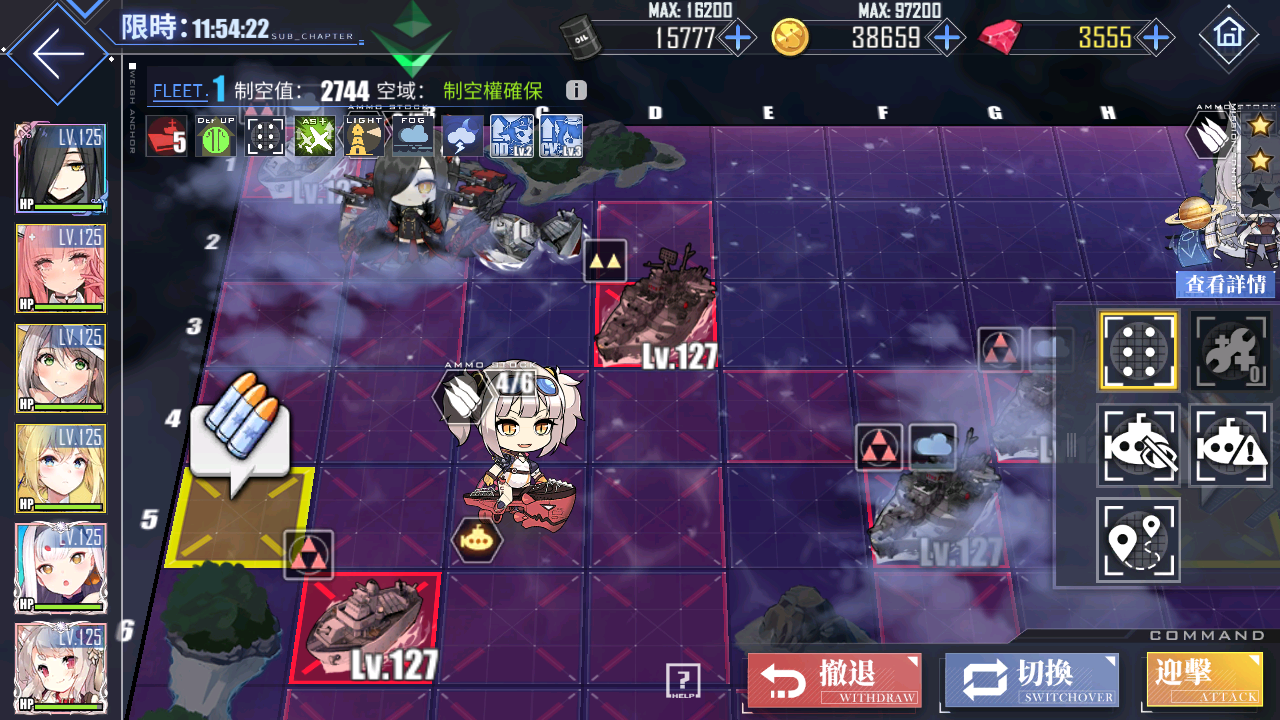Open the info tooltip next to 制空權確保
The width and height of the screenshot is (1280, 720).
coord(575,90)
